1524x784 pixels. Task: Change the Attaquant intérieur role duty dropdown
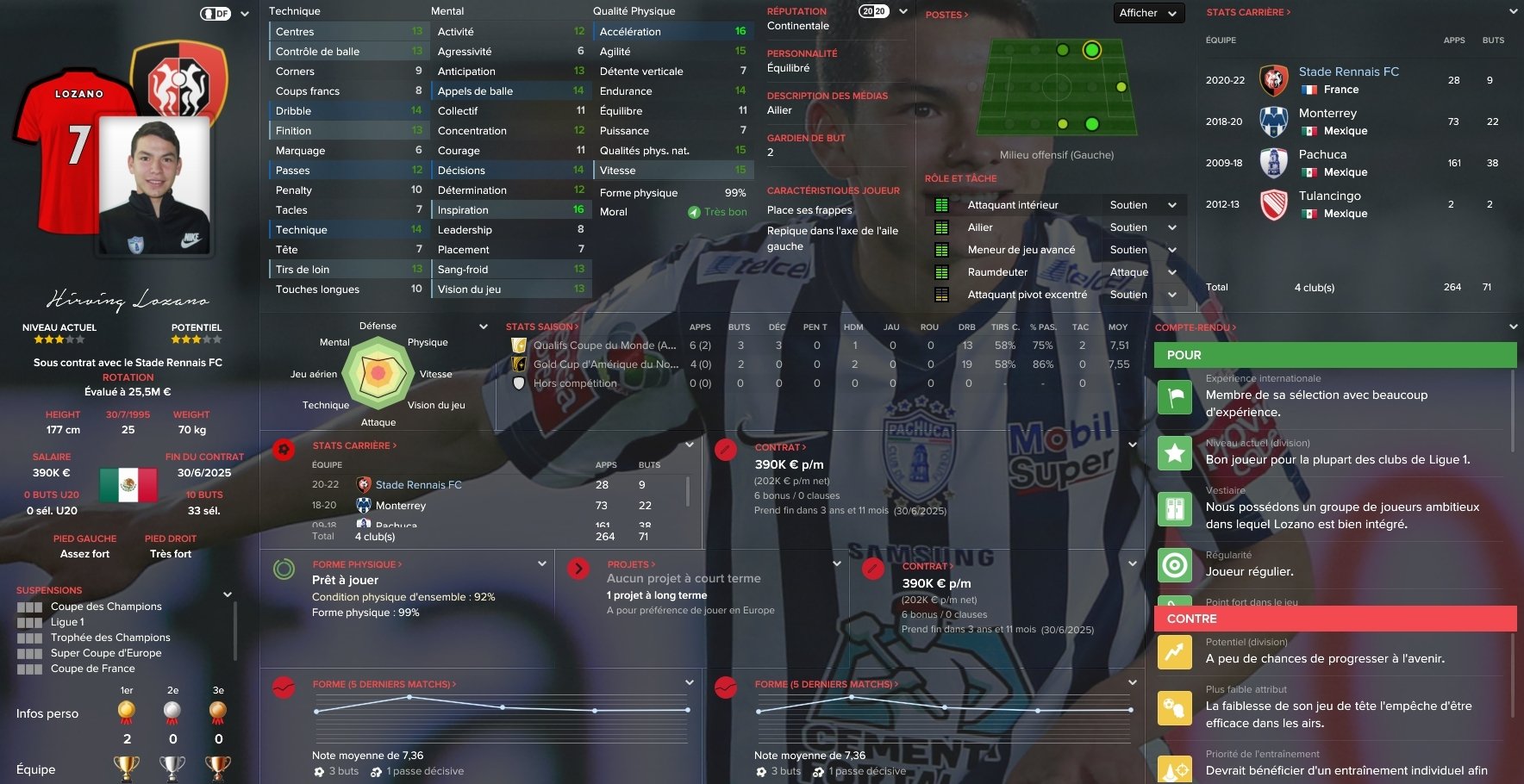(1143, 205)
